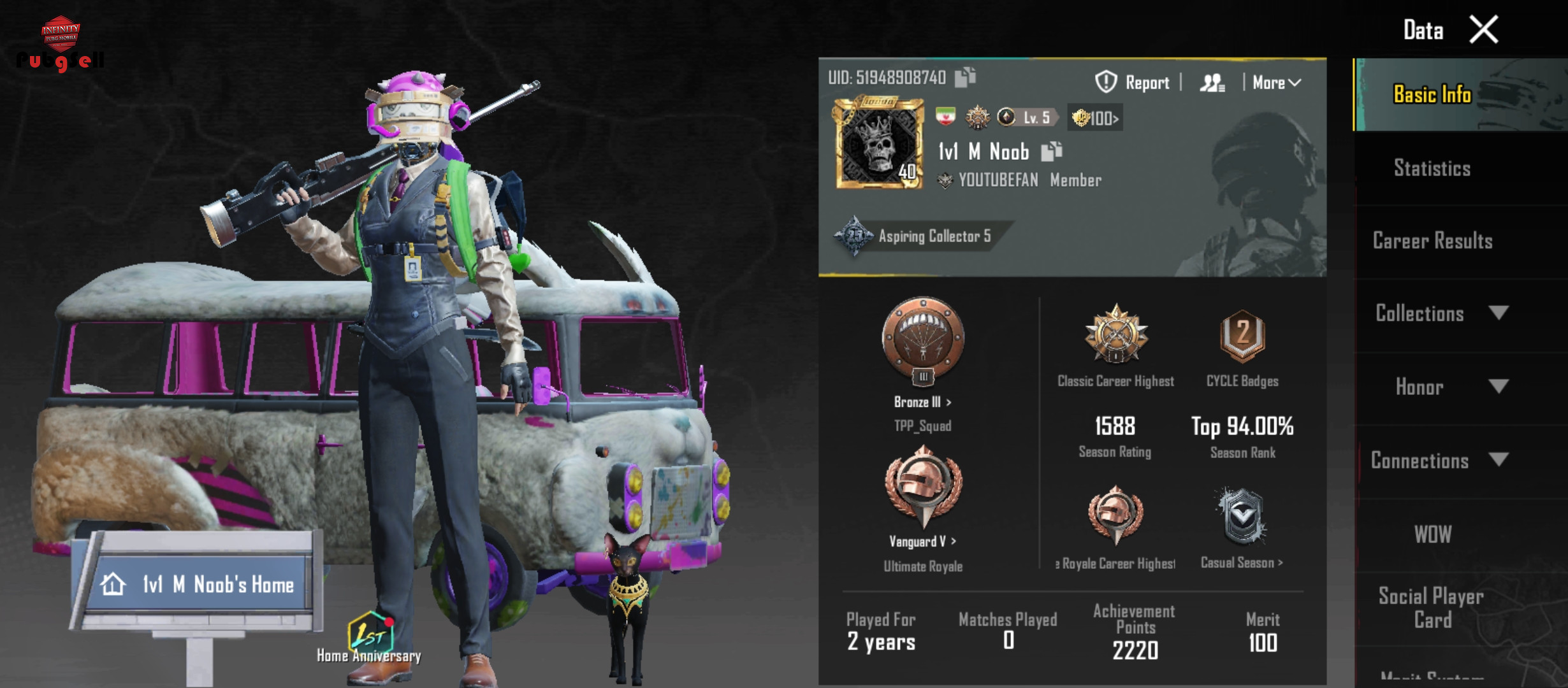Copy the player UID
Viewport: 1568px width, 688px height.
966,77
